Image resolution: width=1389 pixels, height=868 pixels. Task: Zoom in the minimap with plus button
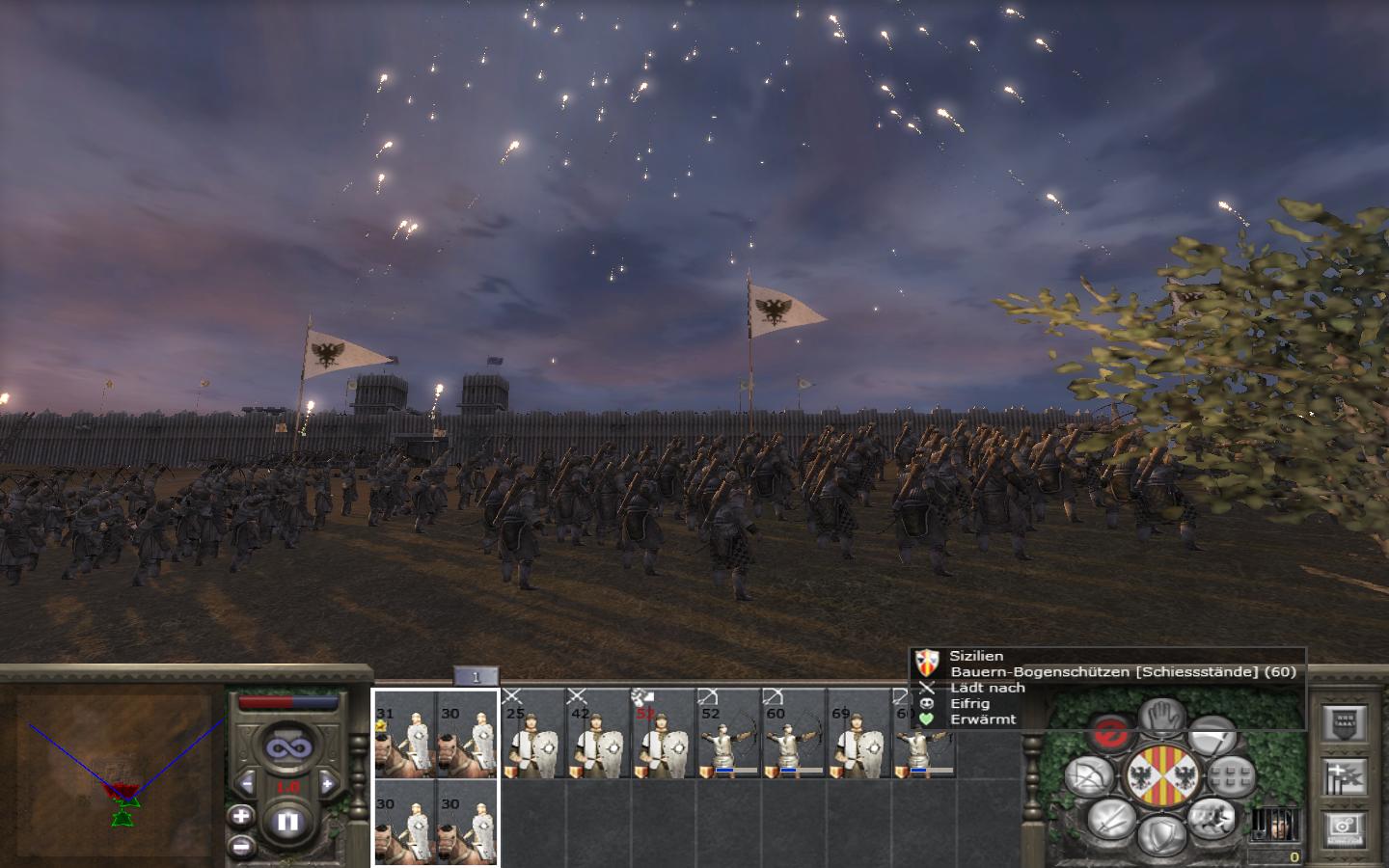click(x=241, y=816)
